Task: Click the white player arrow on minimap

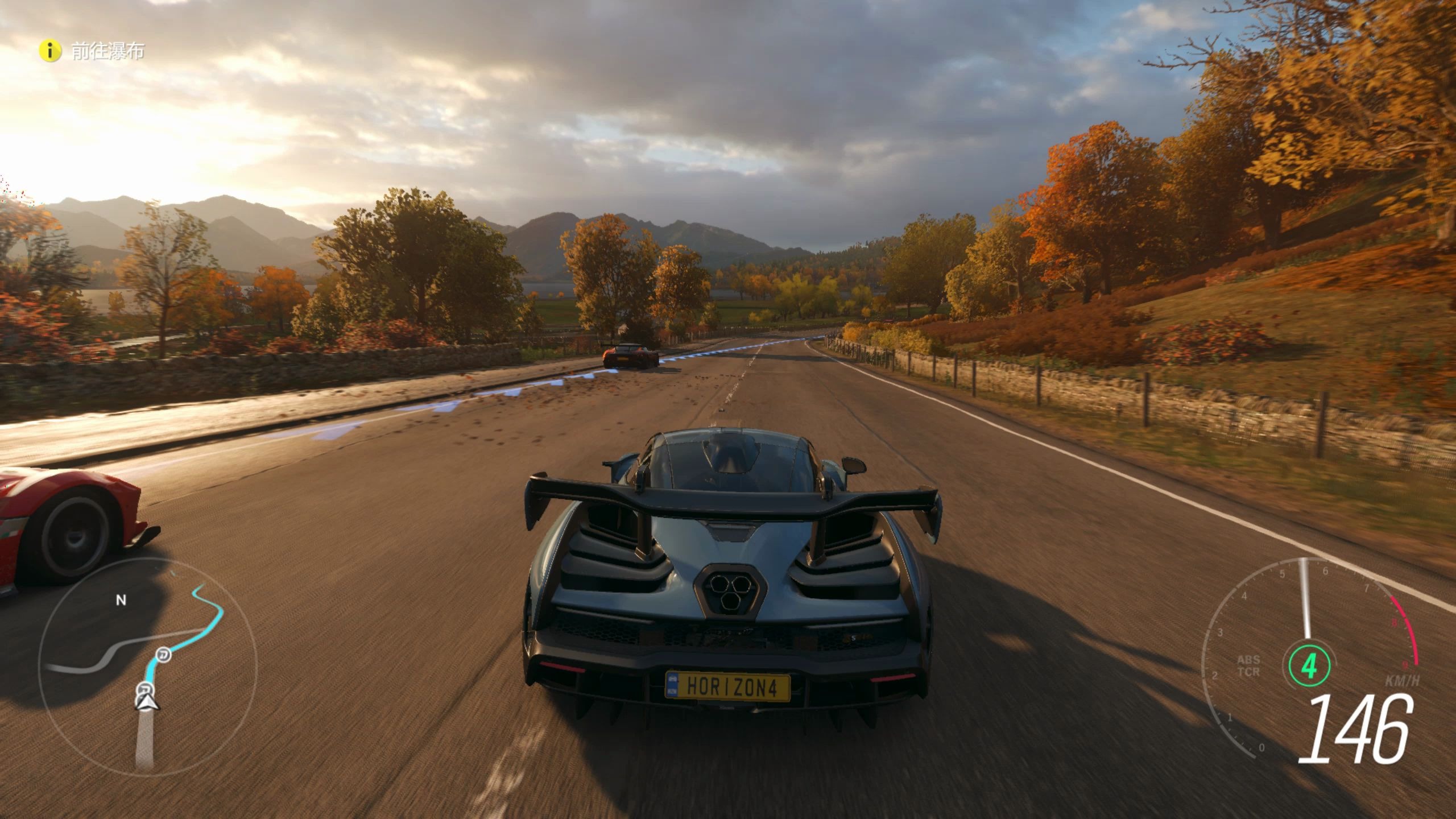Action: tap(147, 704)
